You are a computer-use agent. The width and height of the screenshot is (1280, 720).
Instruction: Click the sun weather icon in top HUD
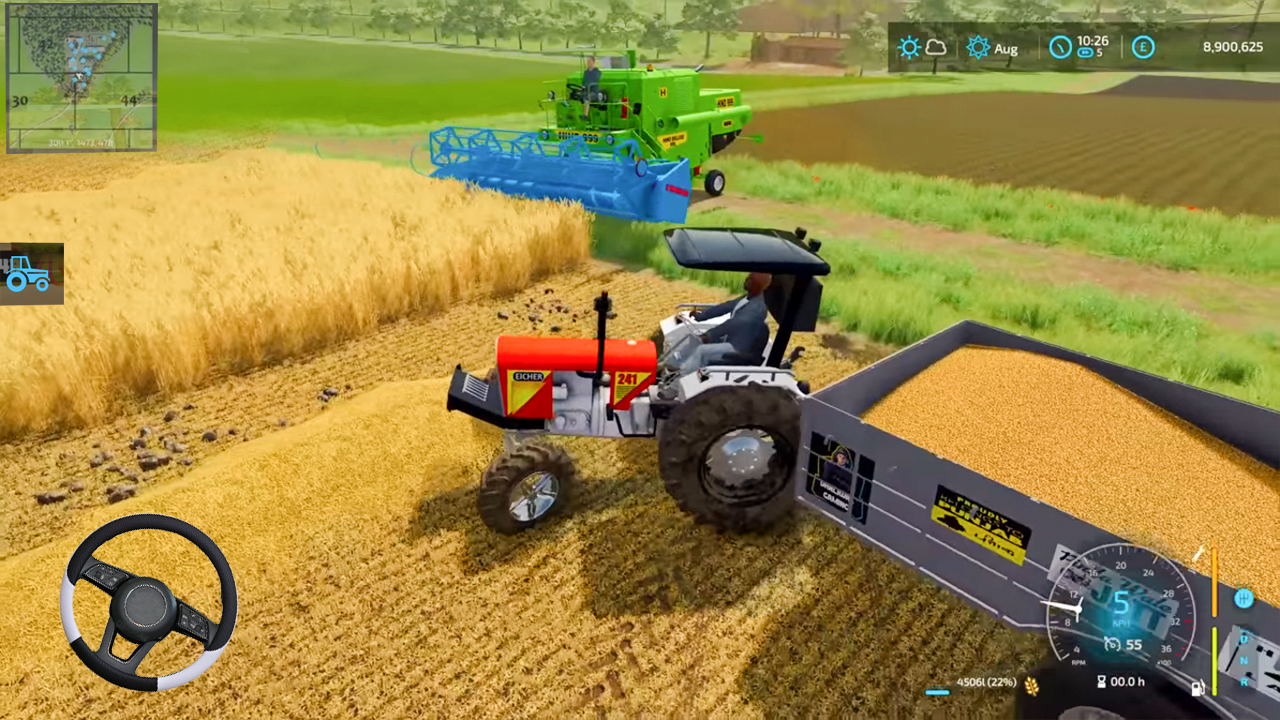(x=910, y=47)
